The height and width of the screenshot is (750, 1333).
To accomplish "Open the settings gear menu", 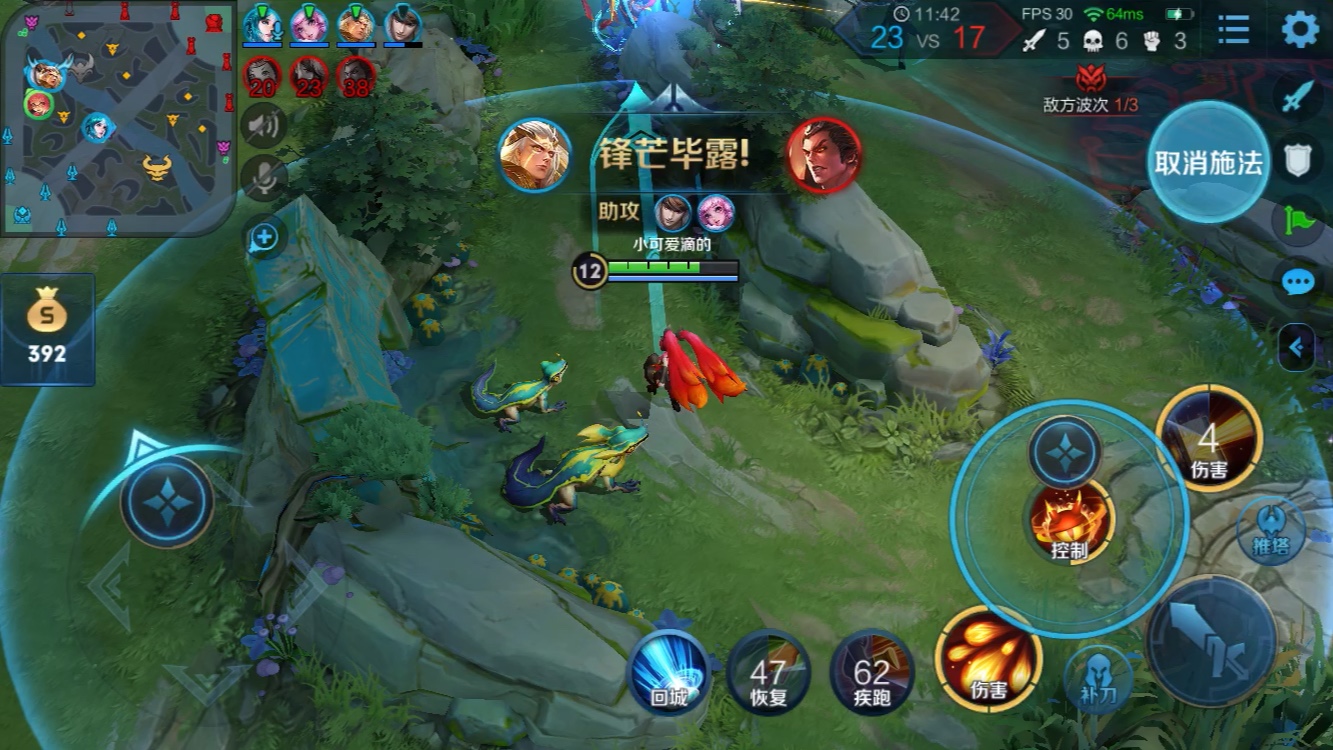I will (1300, 30).
